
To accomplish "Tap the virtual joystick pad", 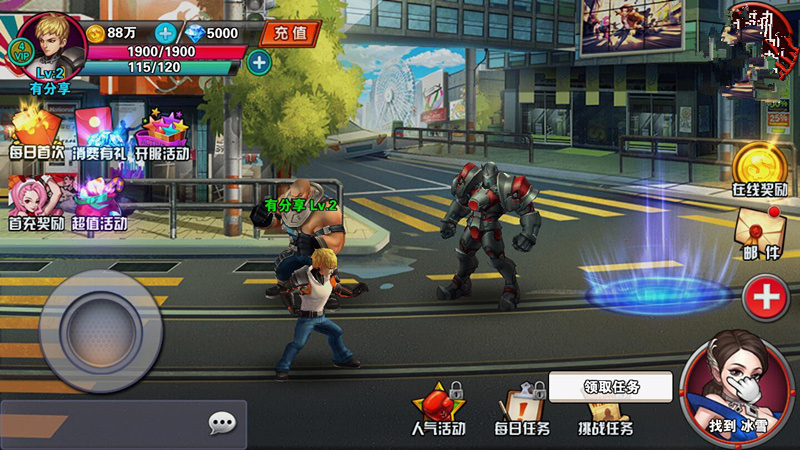I will point(100,328).
